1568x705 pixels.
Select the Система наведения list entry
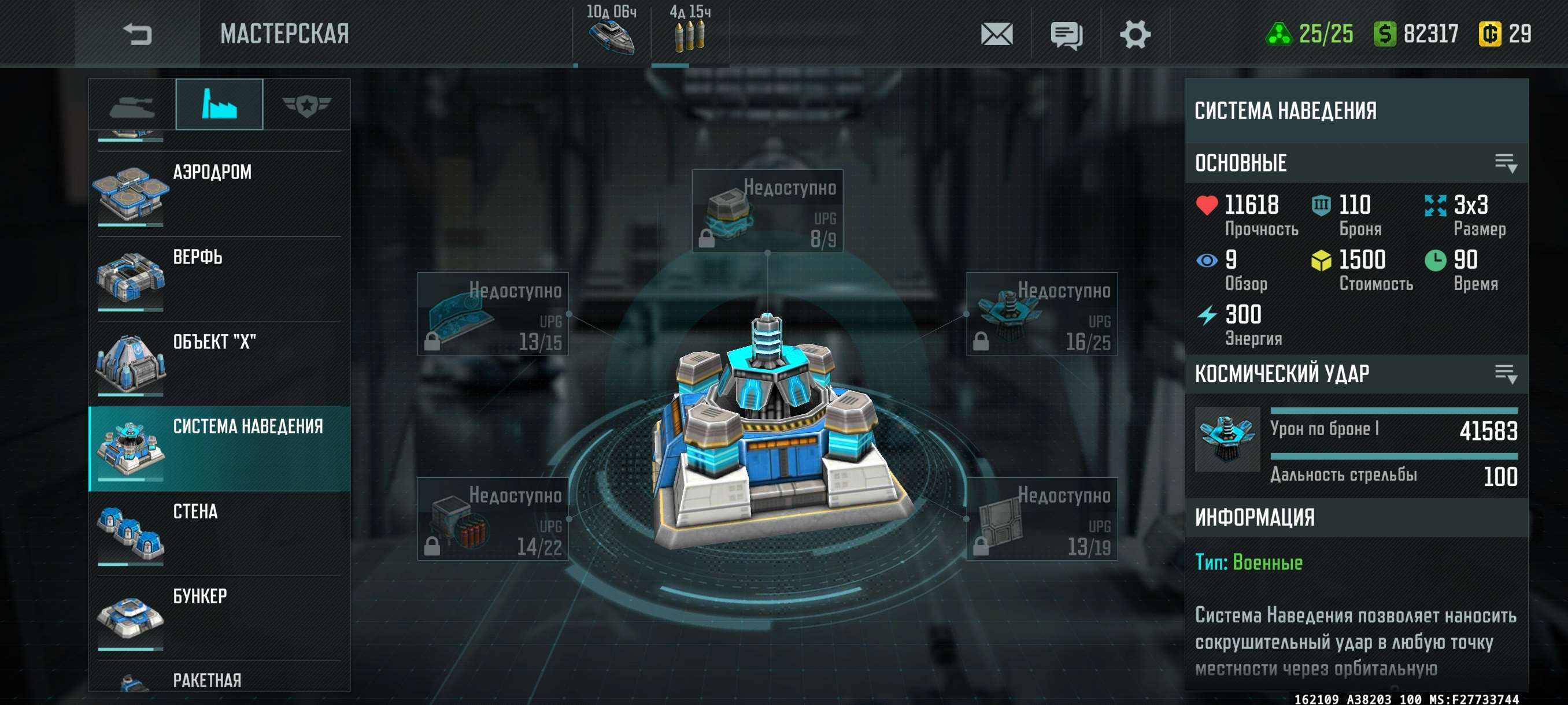(219, 448)
